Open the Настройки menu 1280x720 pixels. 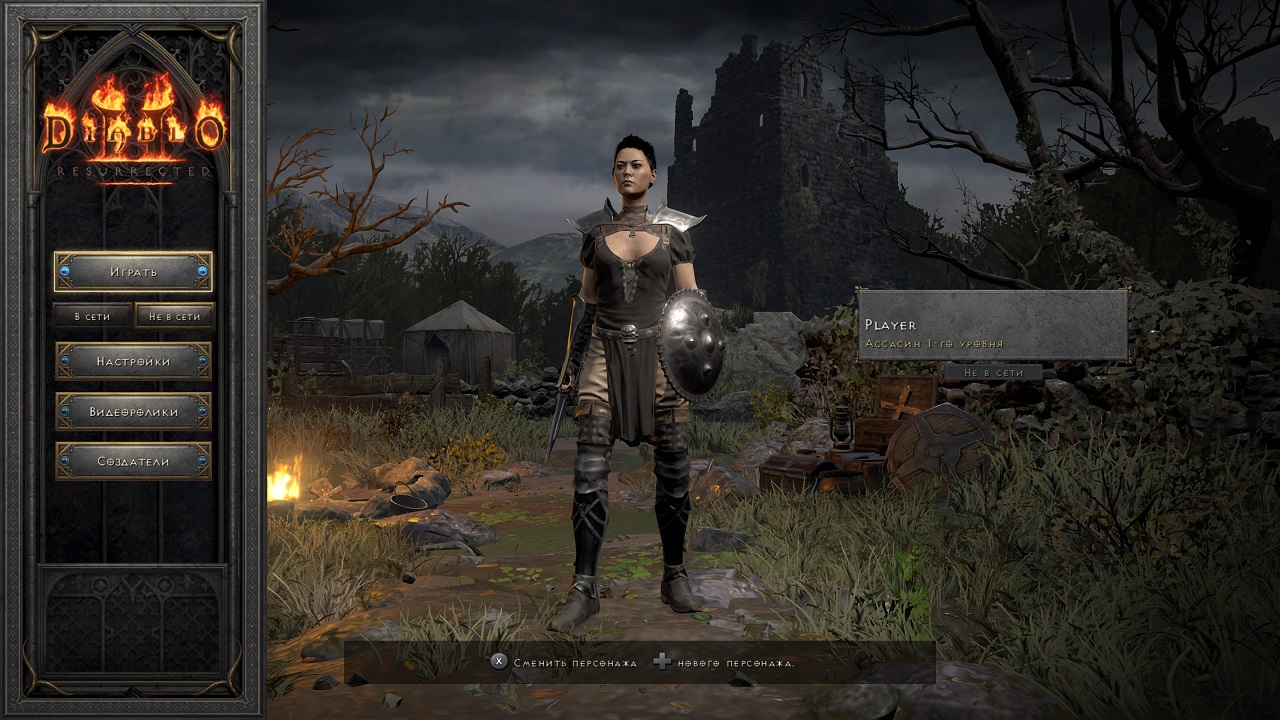click(x=133, y=361)
